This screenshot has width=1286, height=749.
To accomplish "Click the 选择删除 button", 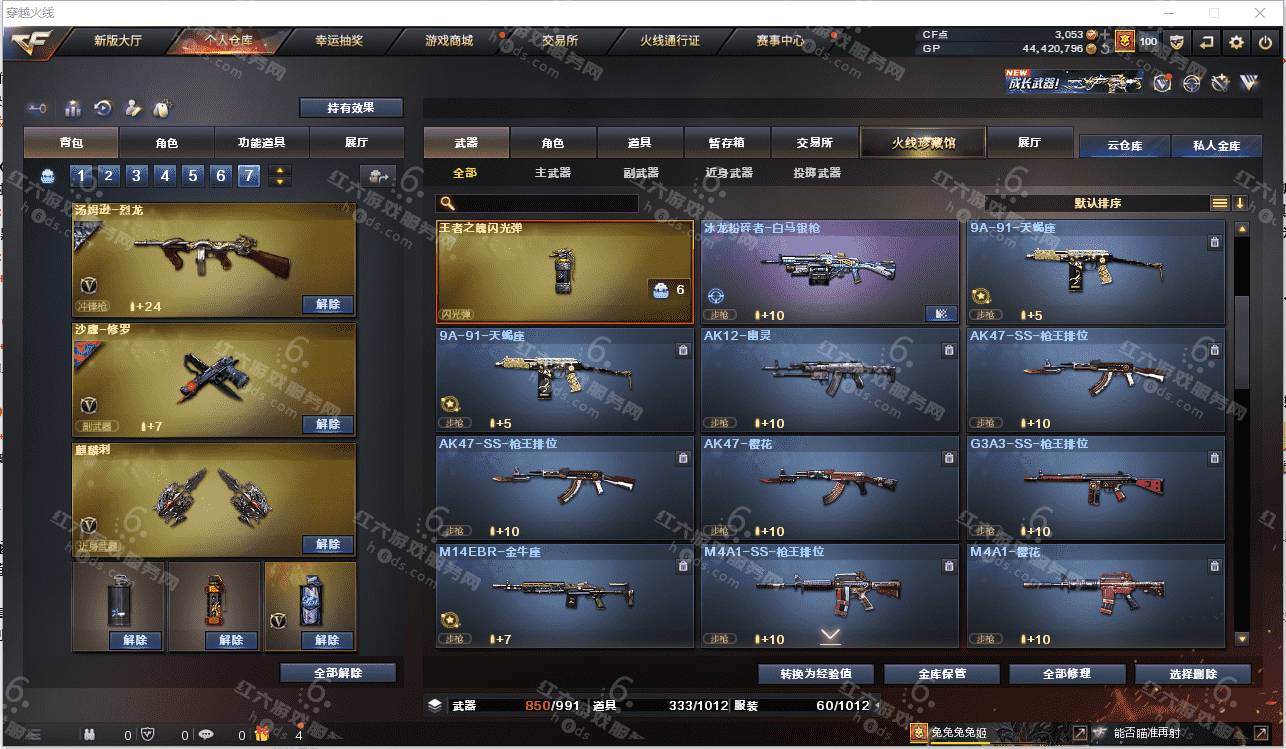I will (x=1192, y=674).
